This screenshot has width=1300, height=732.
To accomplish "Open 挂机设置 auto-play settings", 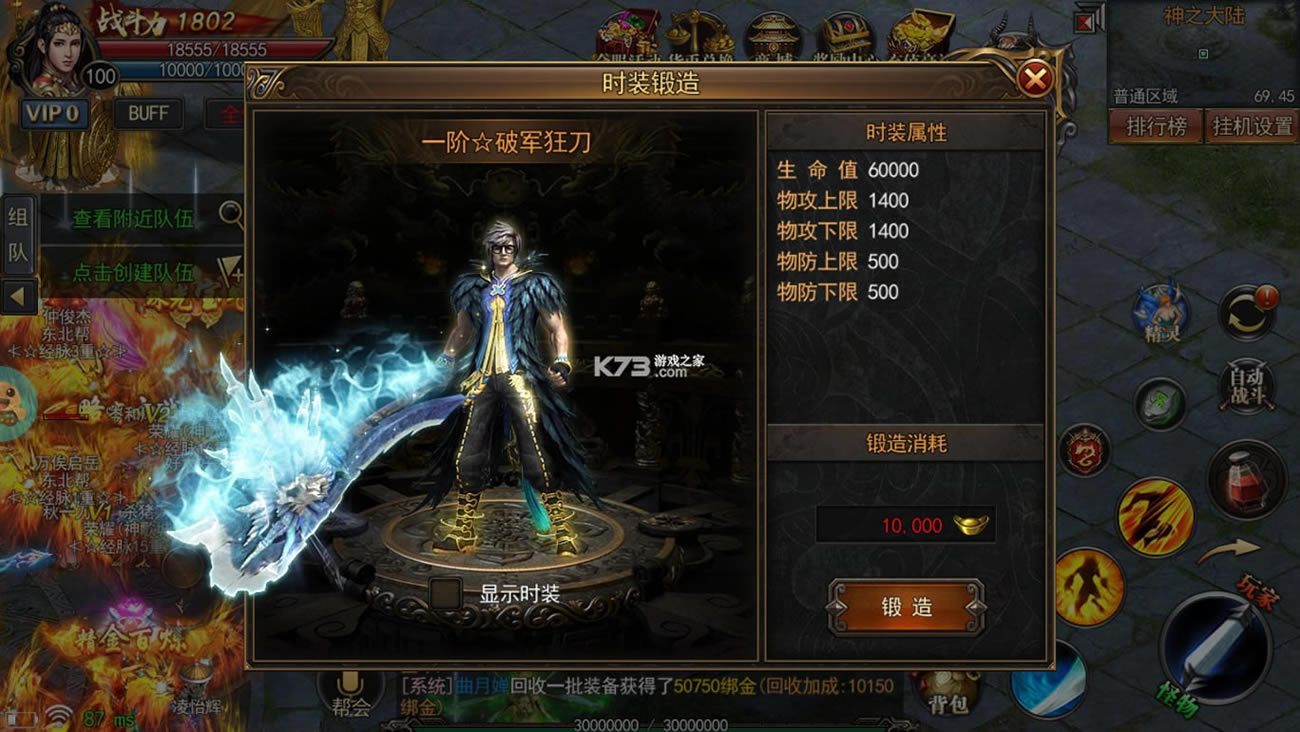I will pyautogui.click(x=1252, y=127).
